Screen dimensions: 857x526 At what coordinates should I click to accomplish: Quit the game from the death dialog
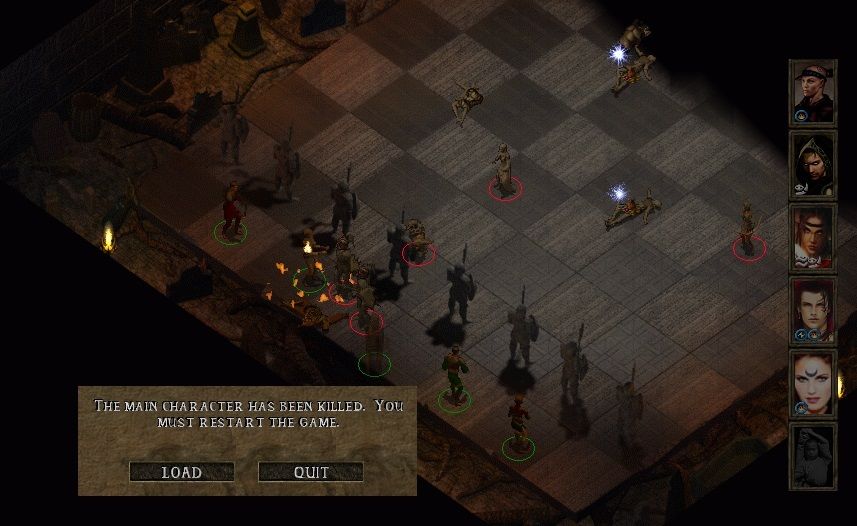[310, 472]
